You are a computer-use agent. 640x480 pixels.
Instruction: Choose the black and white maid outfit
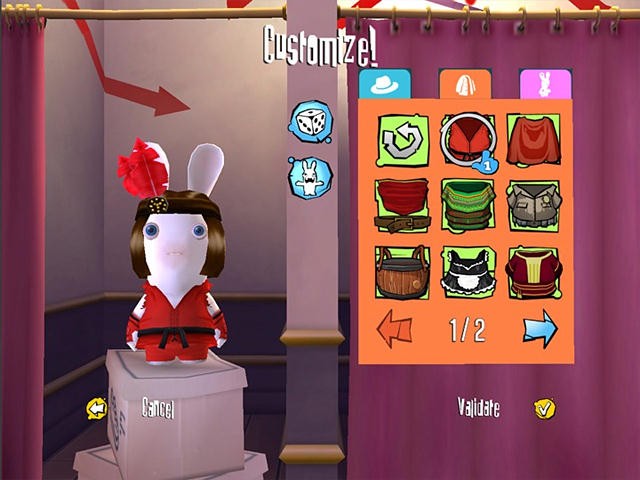pyautogui.click(x=468, y=272)
